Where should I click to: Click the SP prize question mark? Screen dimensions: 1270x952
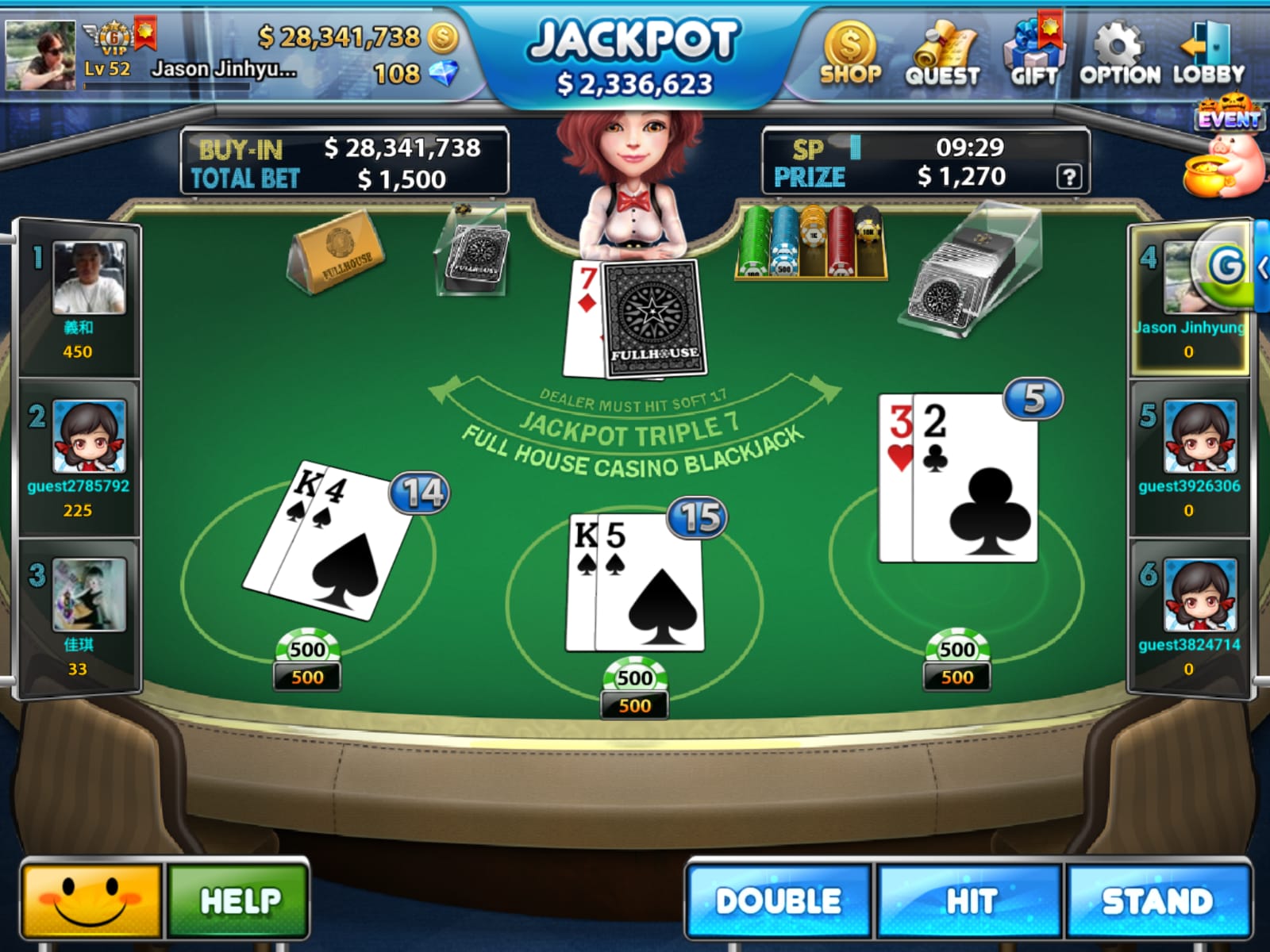(1069, 177)
